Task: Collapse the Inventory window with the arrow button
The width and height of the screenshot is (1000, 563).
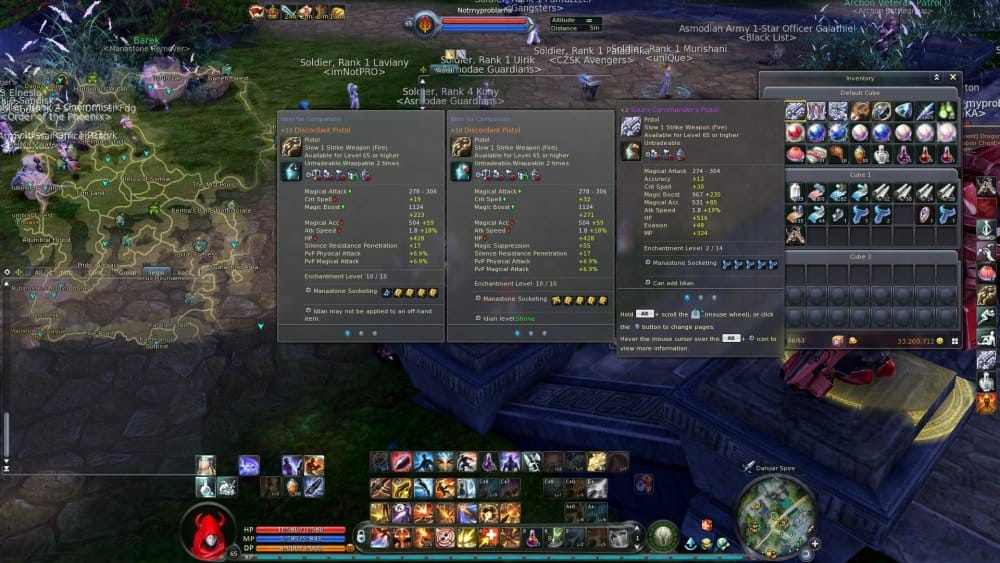Action: click(937, 77)
